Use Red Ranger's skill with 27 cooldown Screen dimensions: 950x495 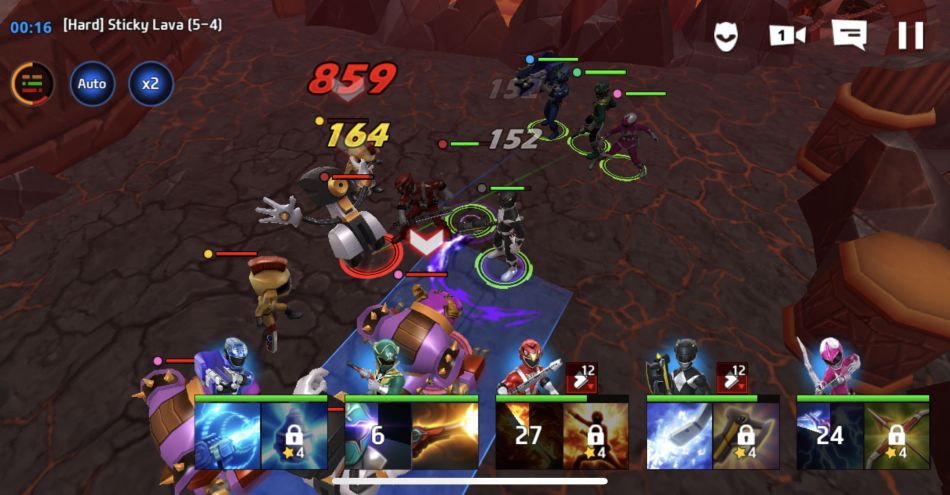[529, 435]
